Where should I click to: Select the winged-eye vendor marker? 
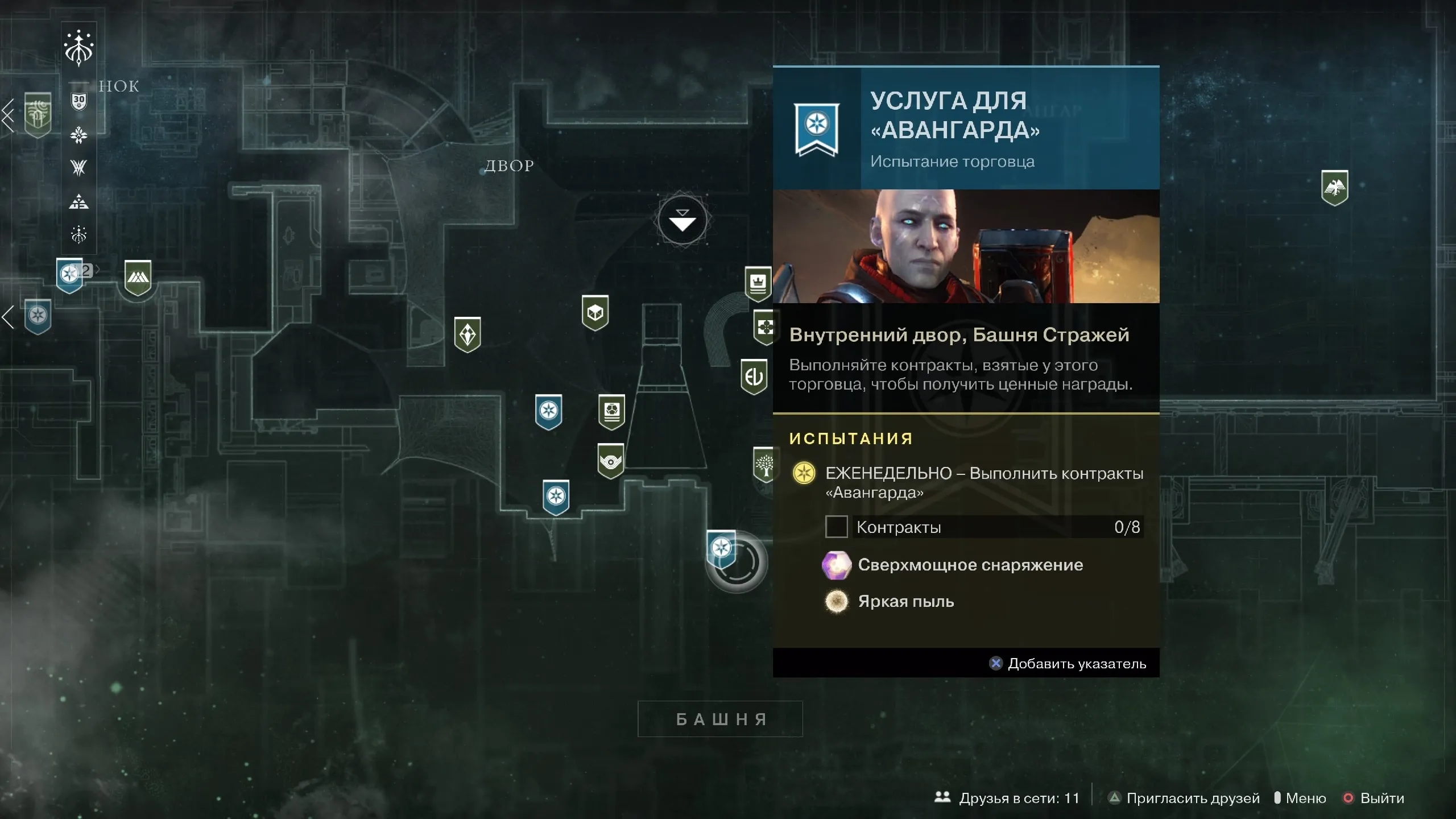(611, 461)
